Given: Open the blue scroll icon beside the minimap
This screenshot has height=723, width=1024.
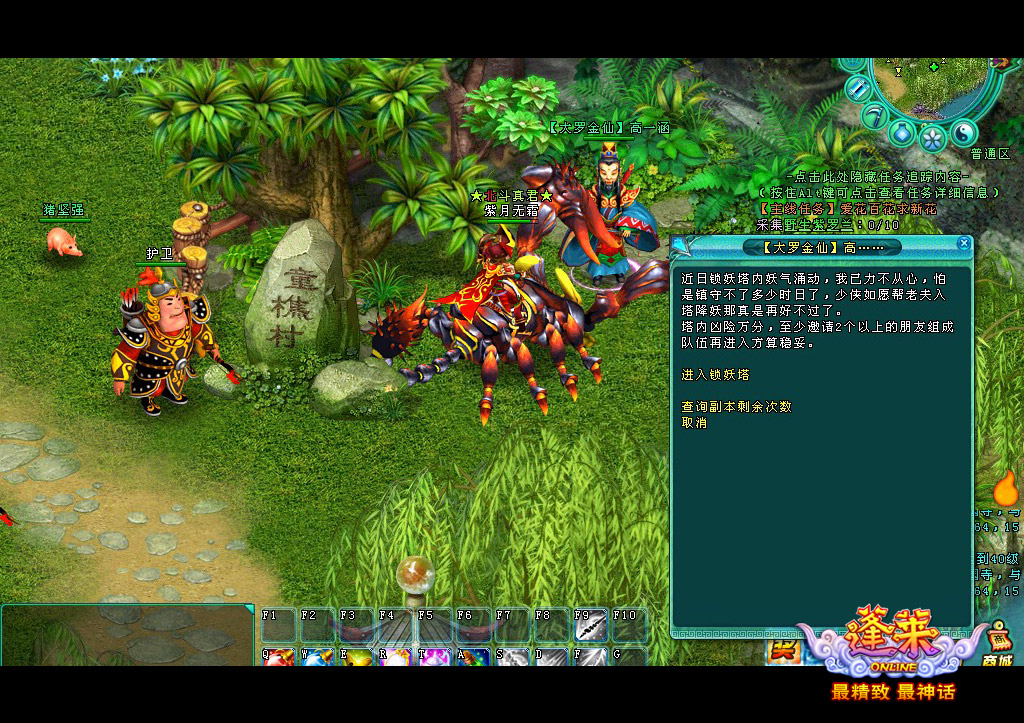Looking at the screenshot, I should click(857, 89).
